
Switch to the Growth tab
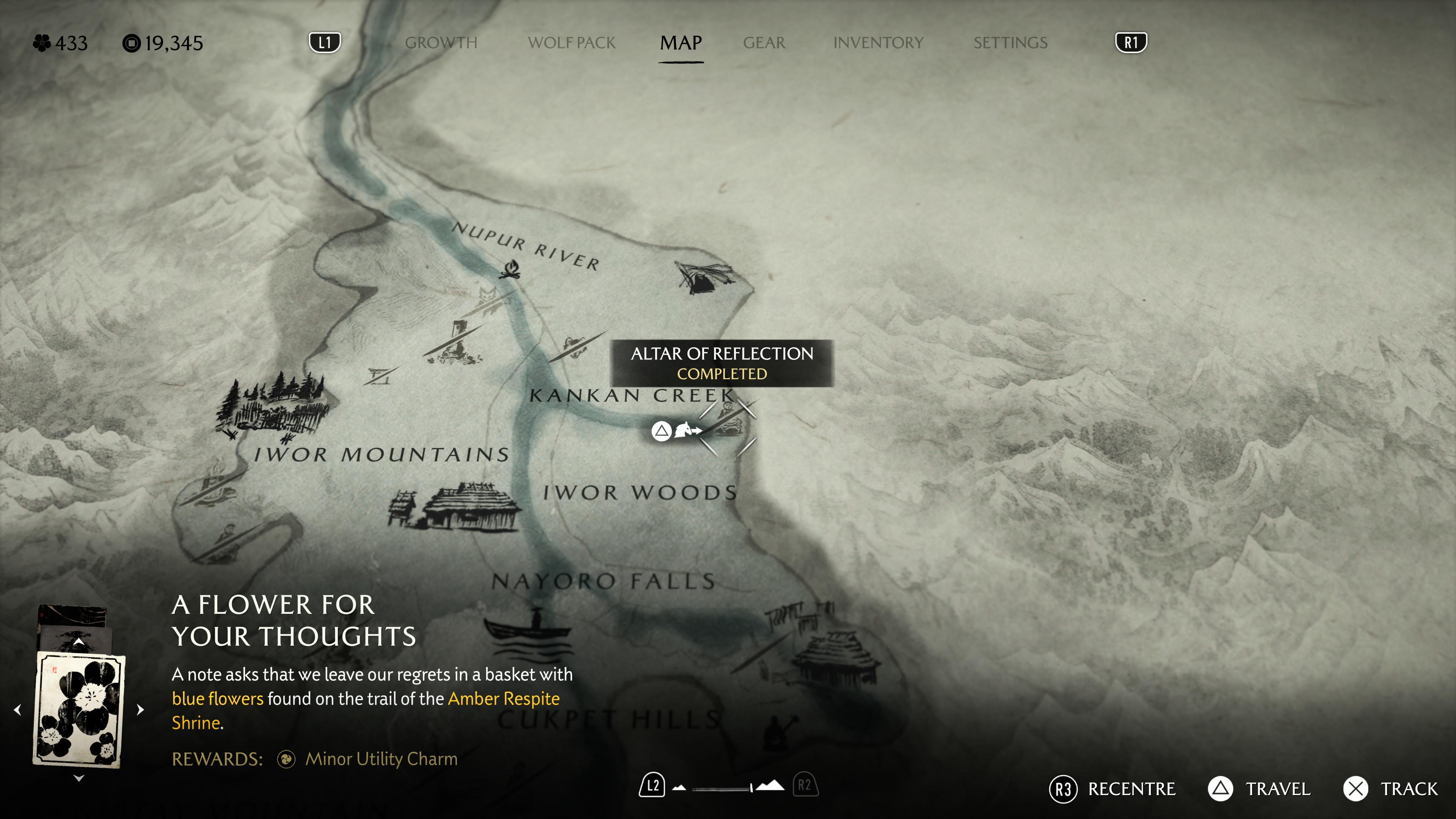tap(441, 43)
